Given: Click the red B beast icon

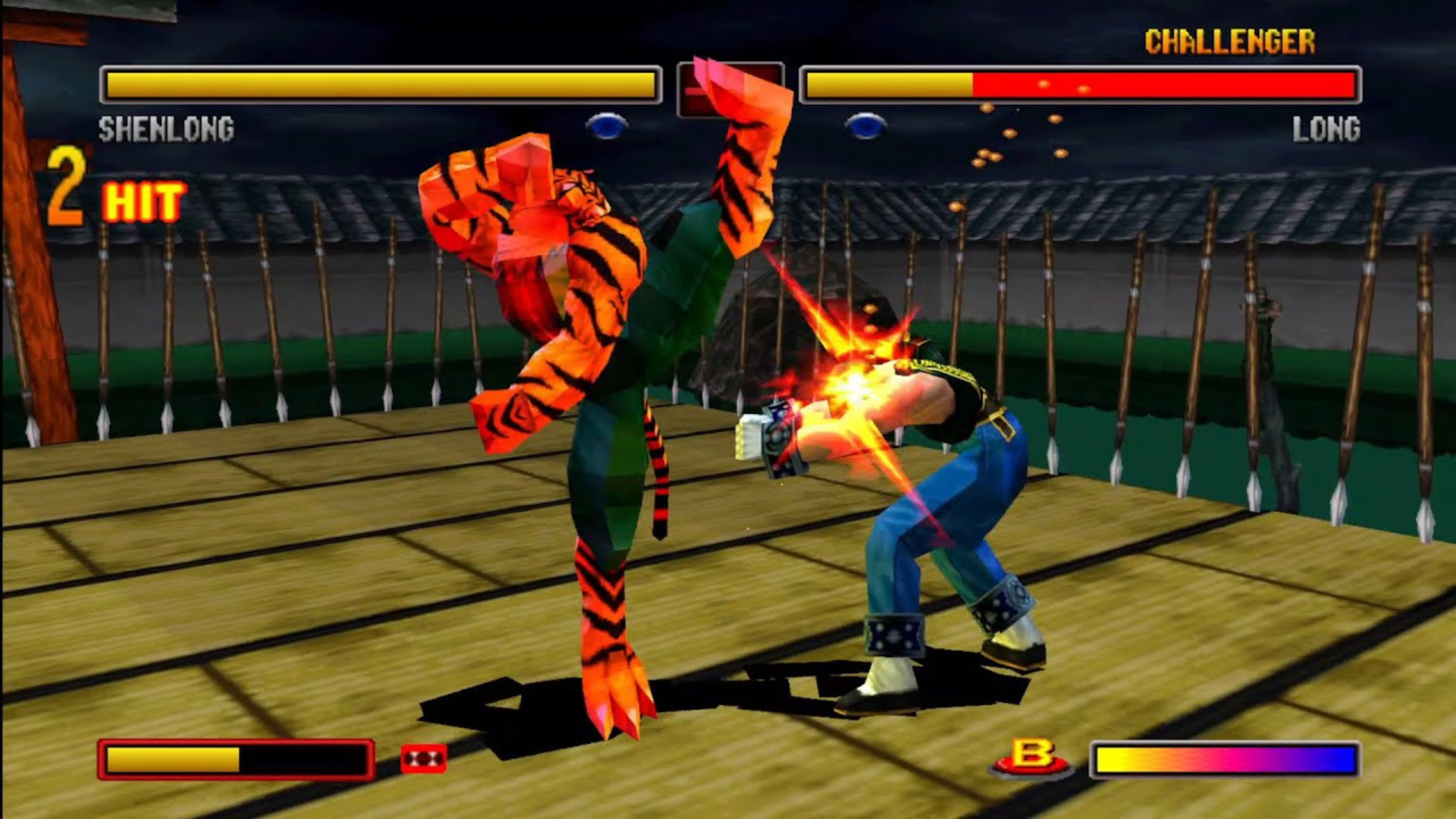Looking at the screenshot, I should pos(1031,758).
